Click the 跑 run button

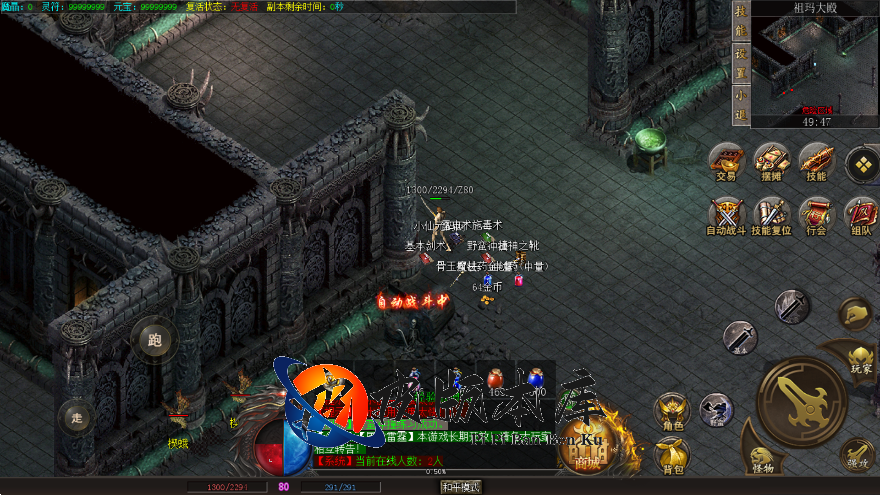[x=154, y=339]
